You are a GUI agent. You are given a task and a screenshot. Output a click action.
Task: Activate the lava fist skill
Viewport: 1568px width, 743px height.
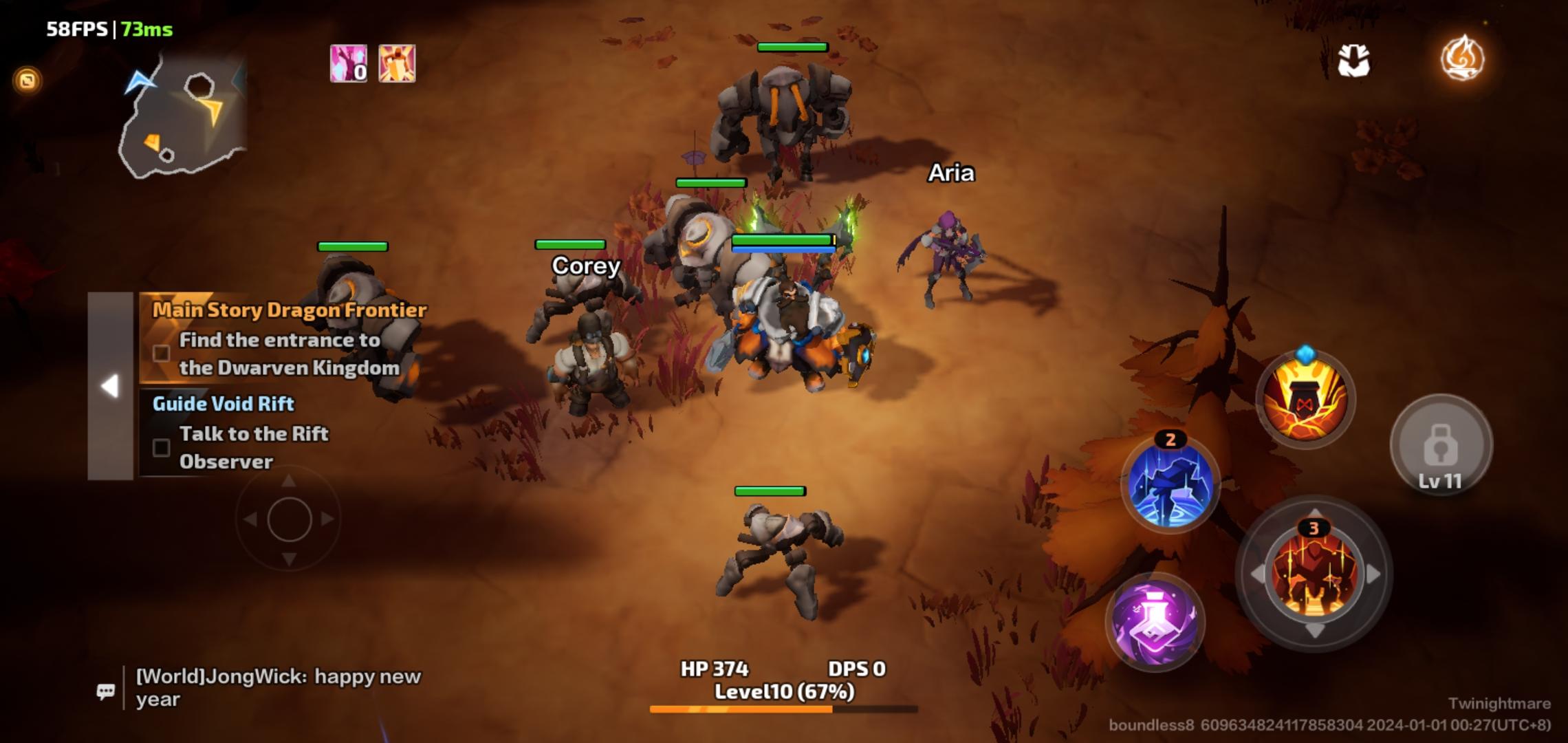click(1305, 400)
